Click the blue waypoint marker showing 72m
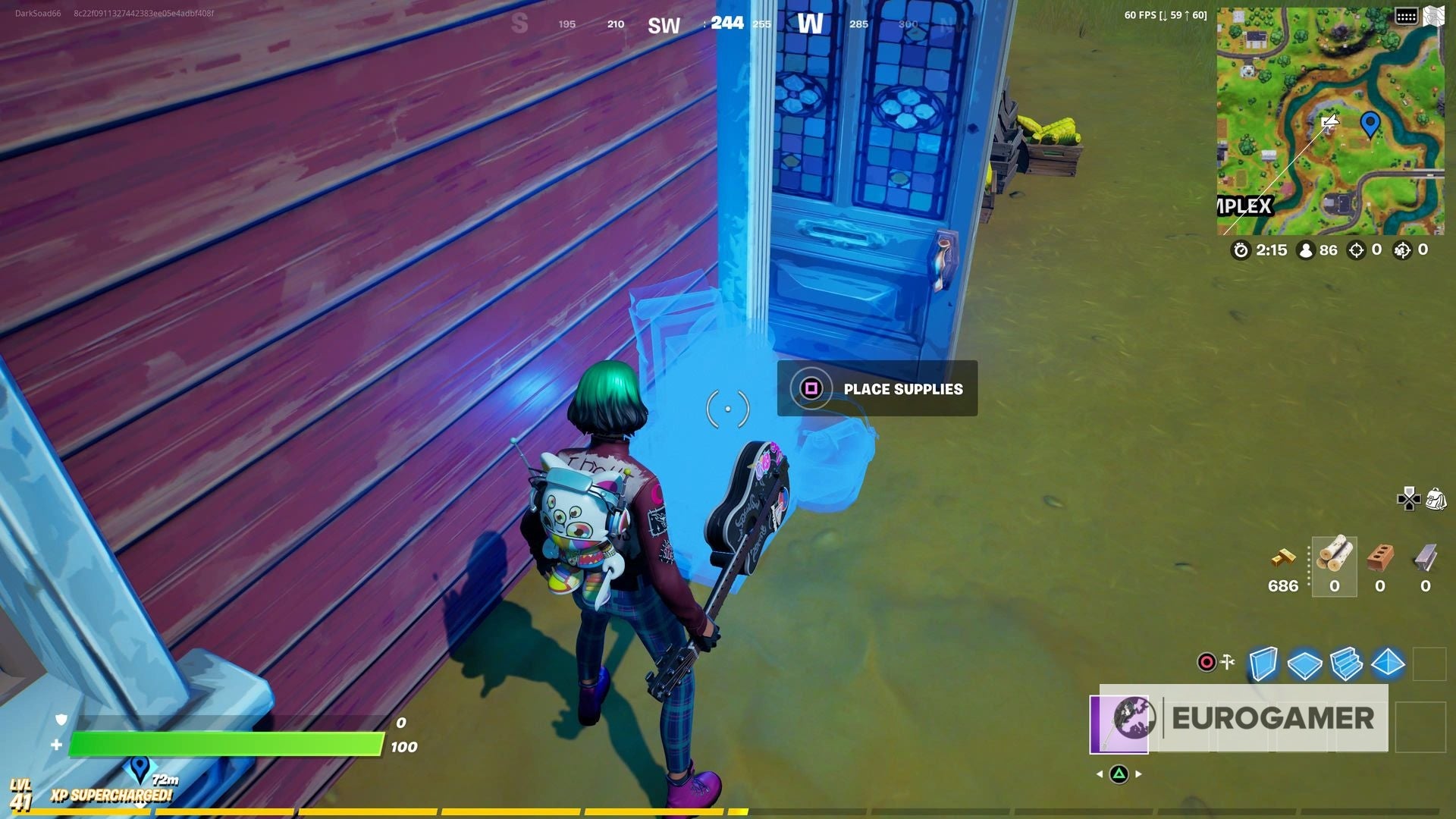 [x=140, y=768]
